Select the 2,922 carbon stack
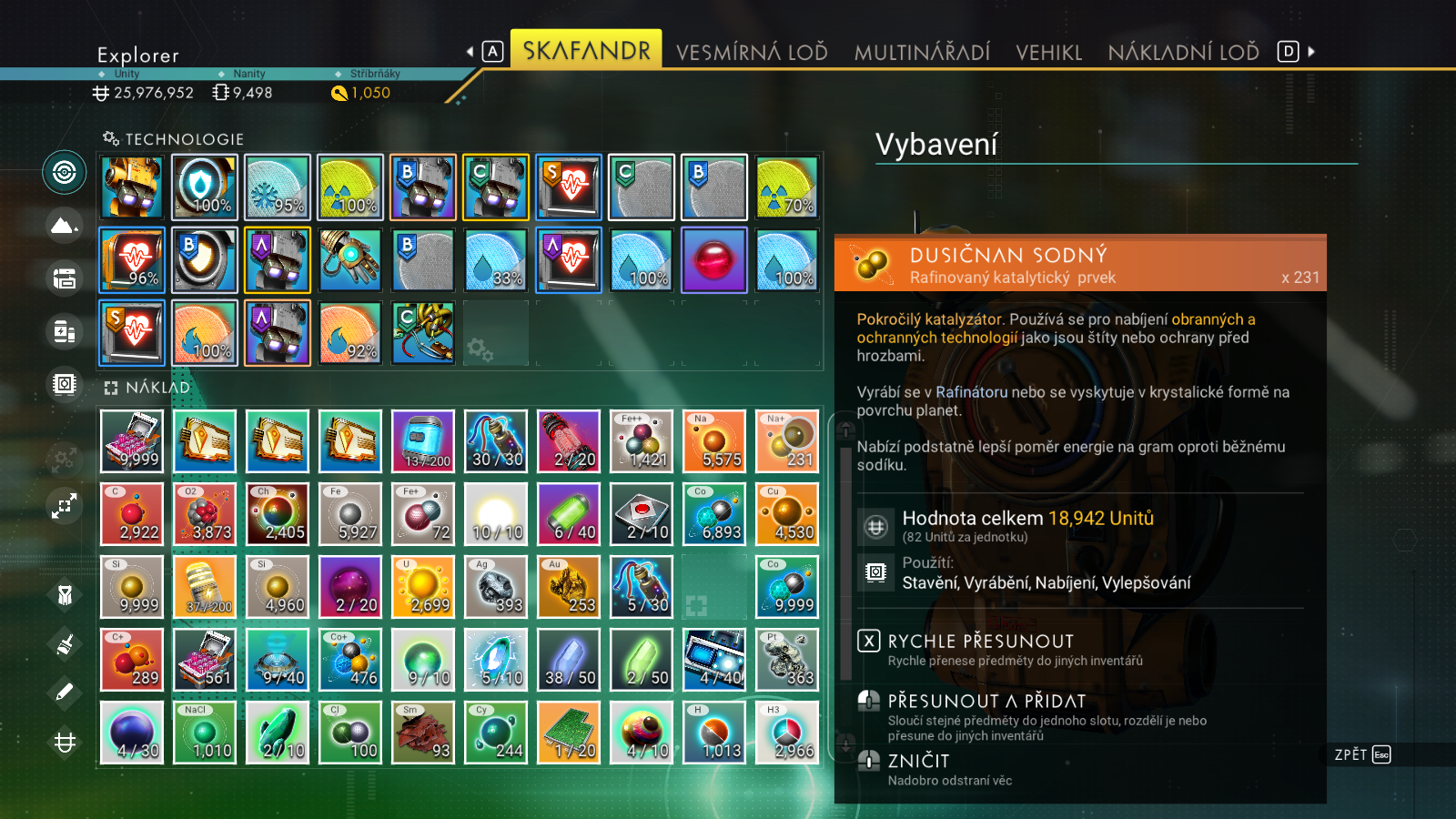1456x819 pixels. [x=132, y=514]
